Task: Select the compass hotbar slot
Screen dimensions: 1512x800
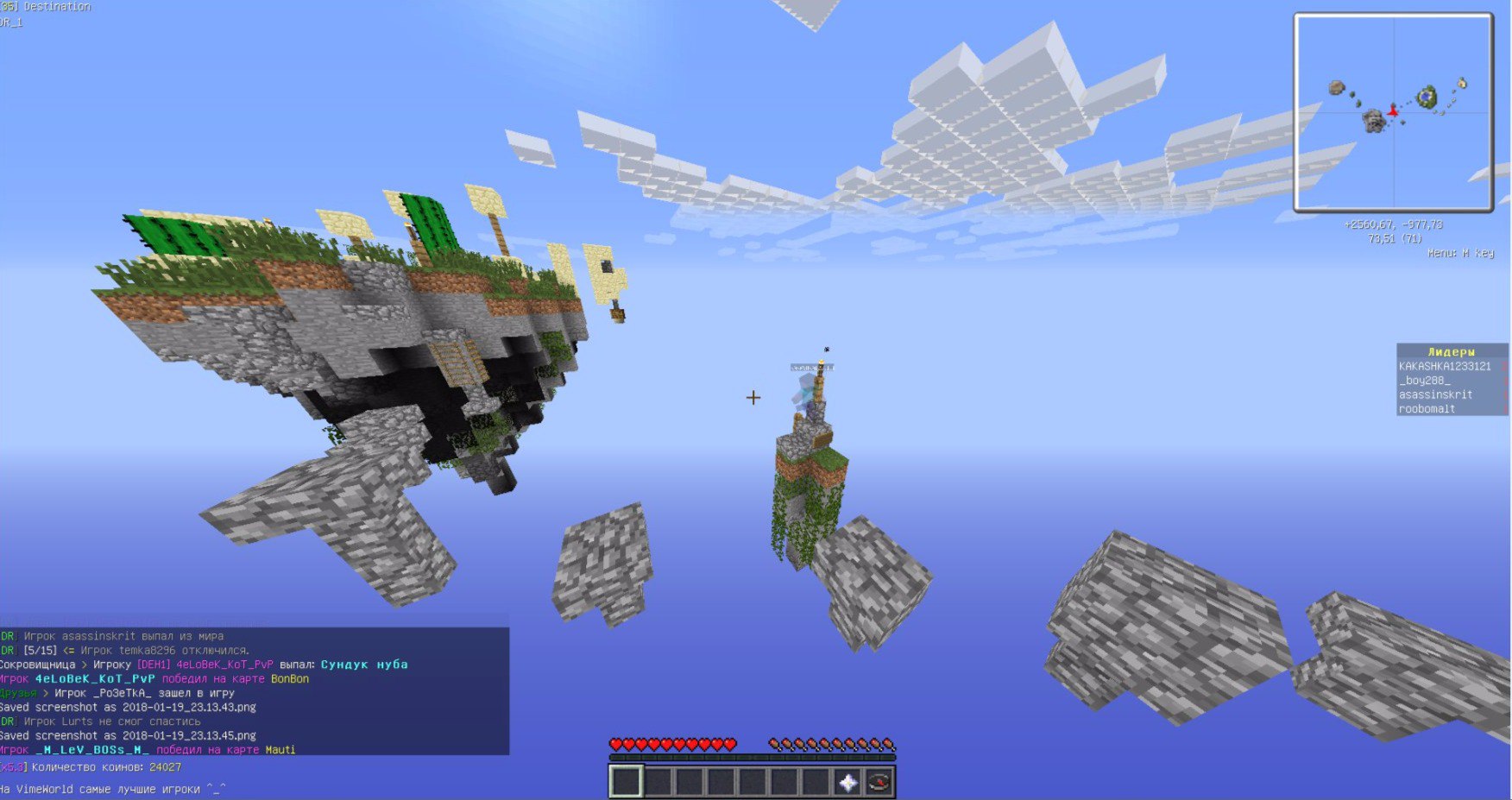Action: point(879,782)
